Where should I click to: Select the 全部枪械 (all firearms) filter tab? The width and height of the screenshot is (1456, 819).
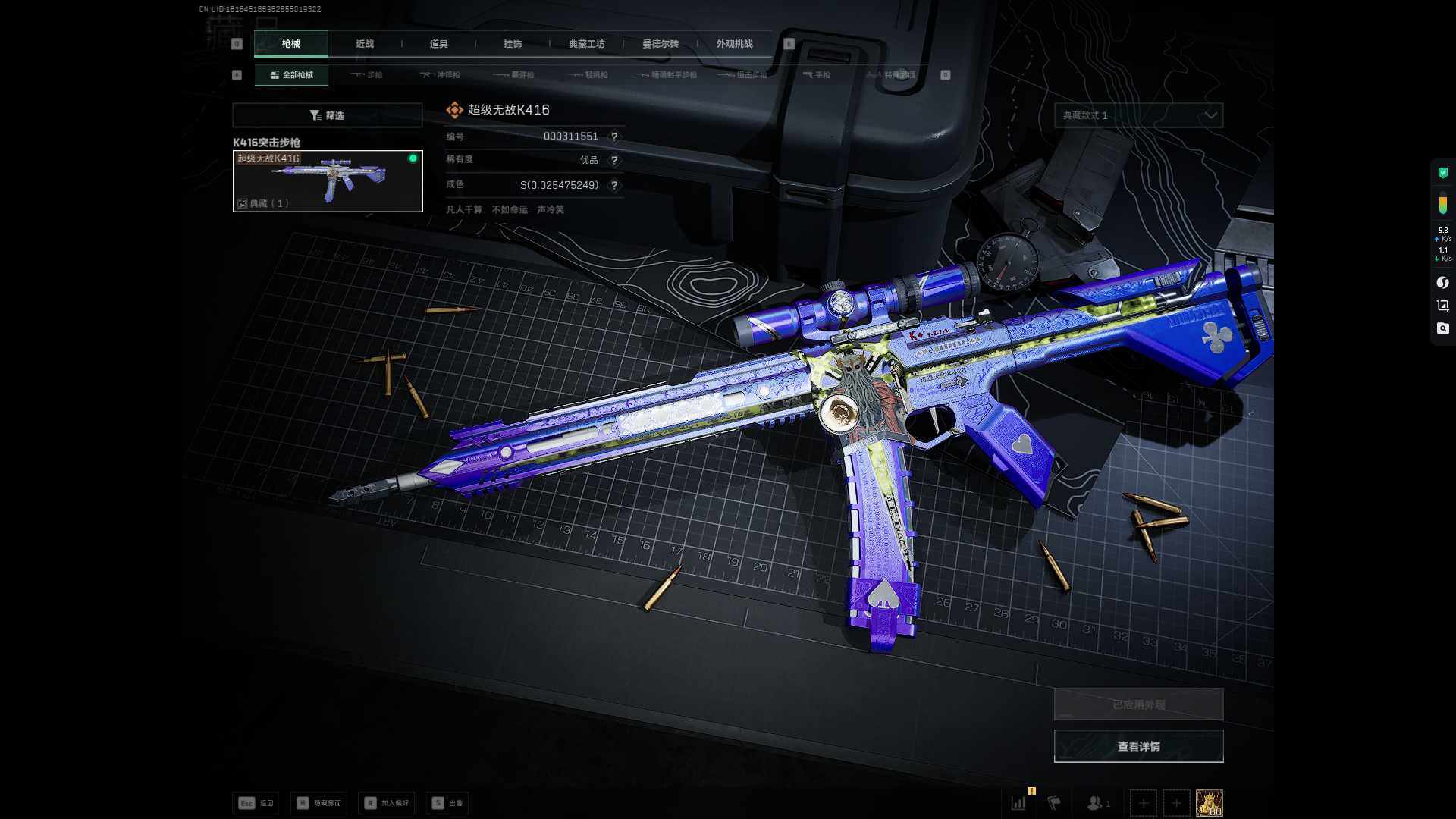(292, 75)
